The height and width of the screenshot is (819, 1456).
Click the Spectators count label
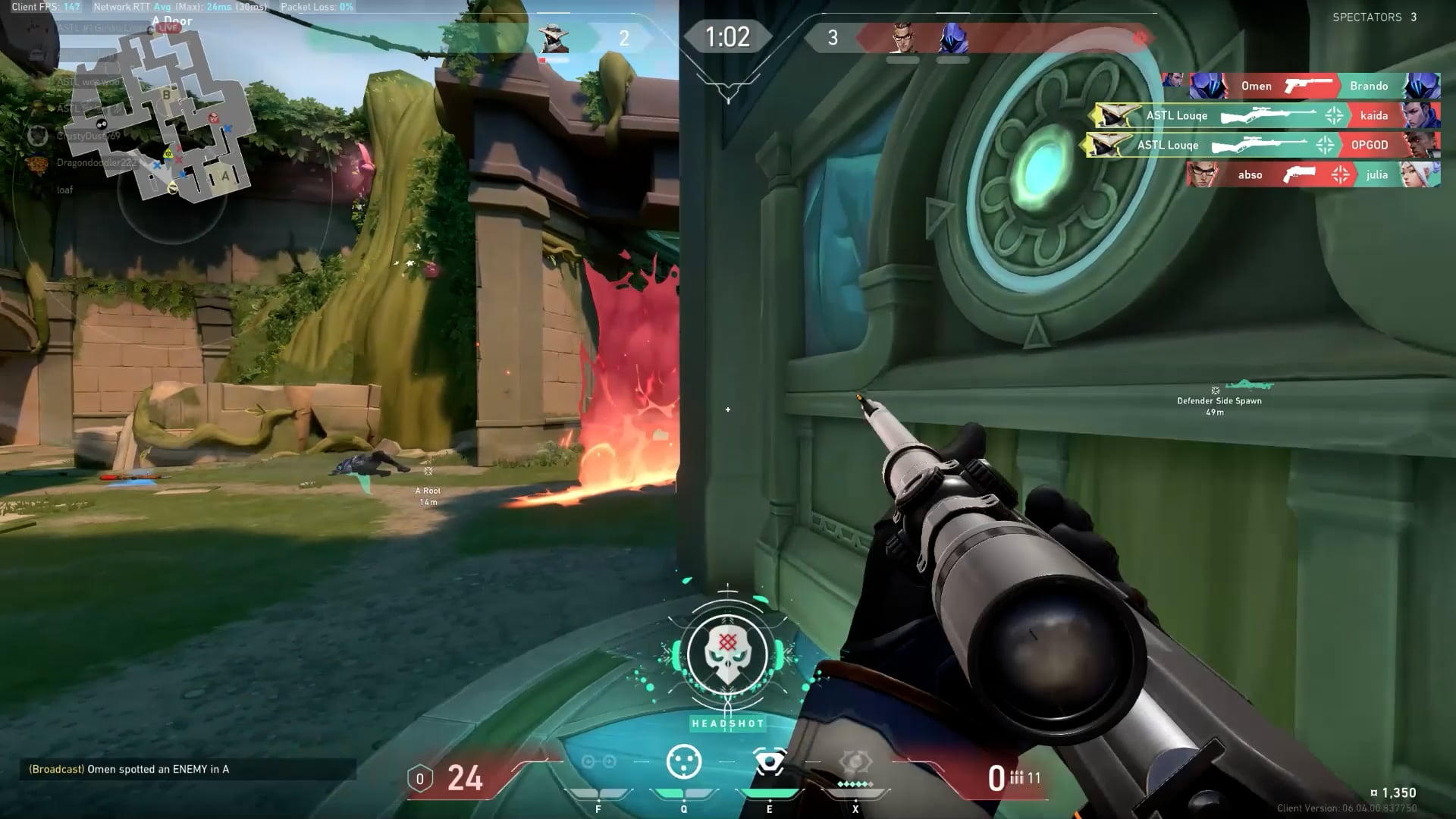point(1374,17)
